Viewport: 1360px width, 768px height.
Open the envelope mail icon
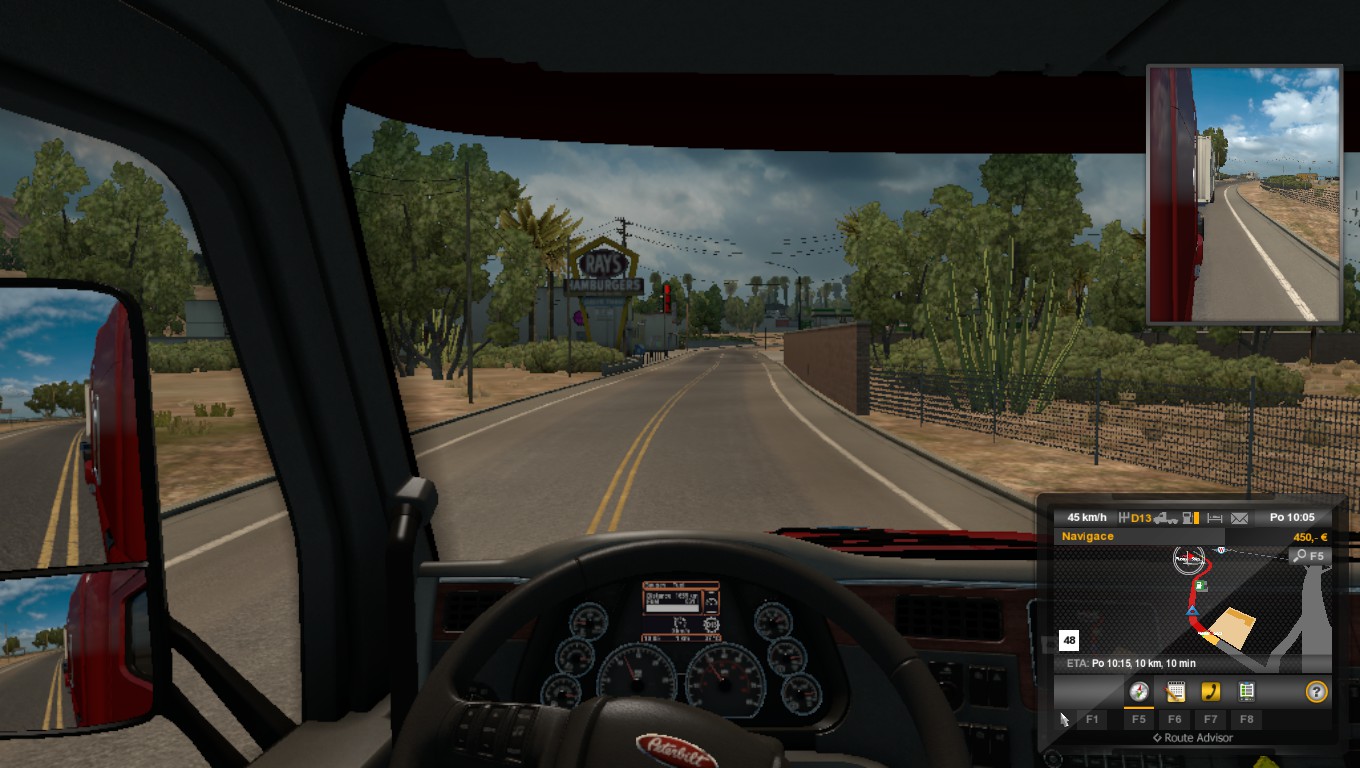[x=1240, y=518]
